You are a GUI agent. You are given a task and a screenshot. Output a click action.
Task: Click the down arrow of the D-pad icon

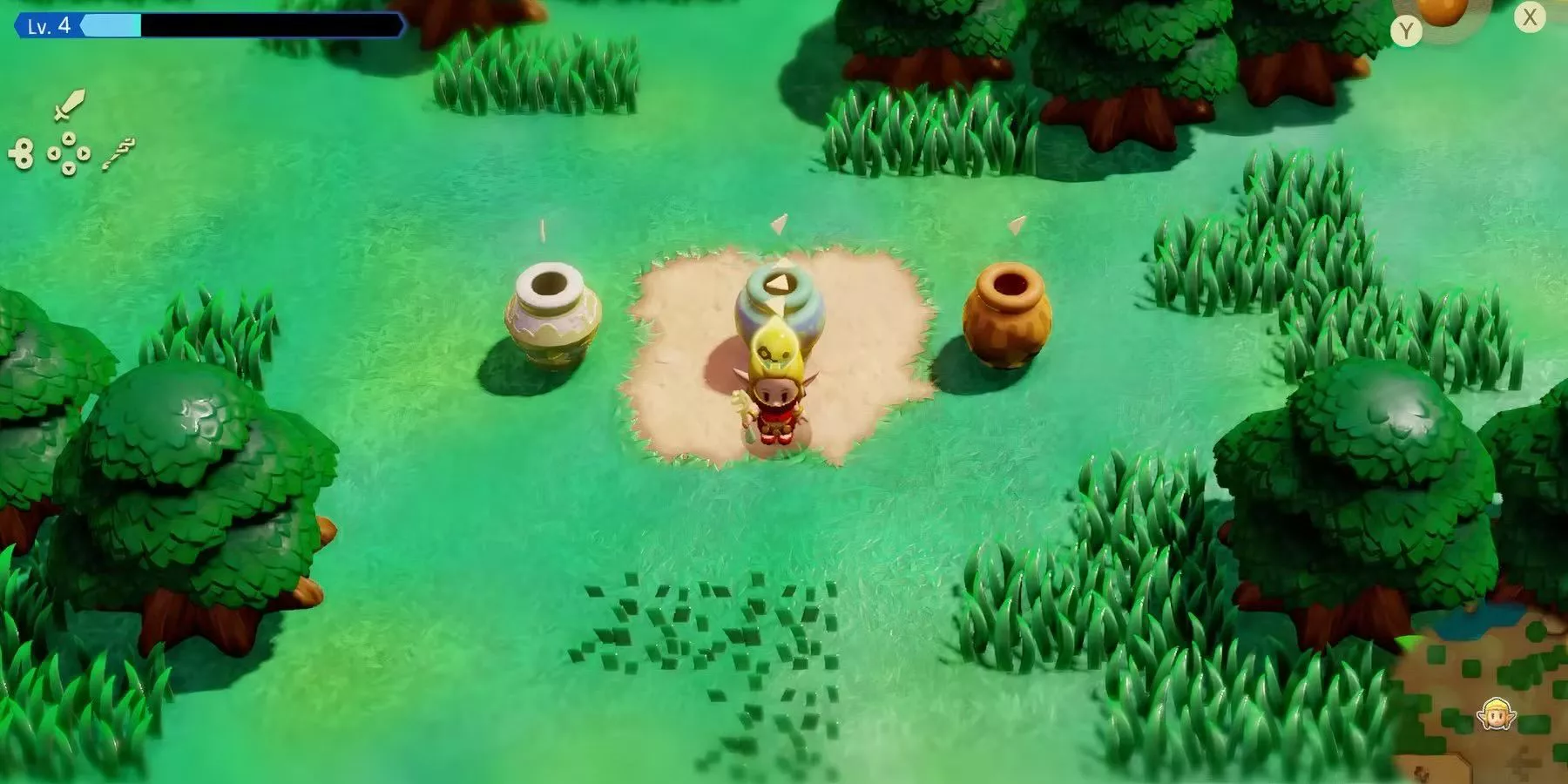point(69,167)
